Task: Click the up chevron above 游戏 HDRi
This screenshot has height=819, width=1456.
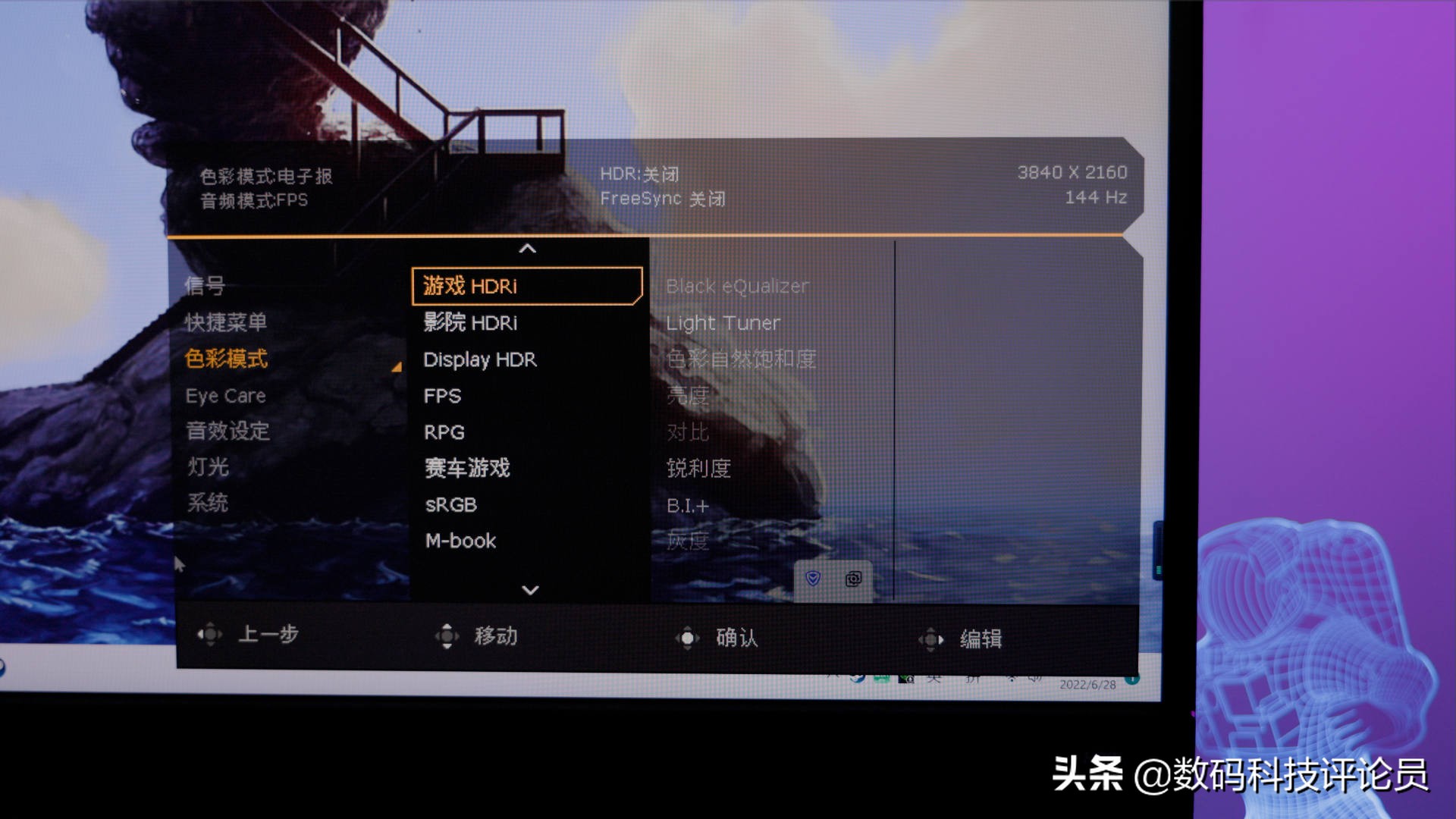Action: point(529,250)
